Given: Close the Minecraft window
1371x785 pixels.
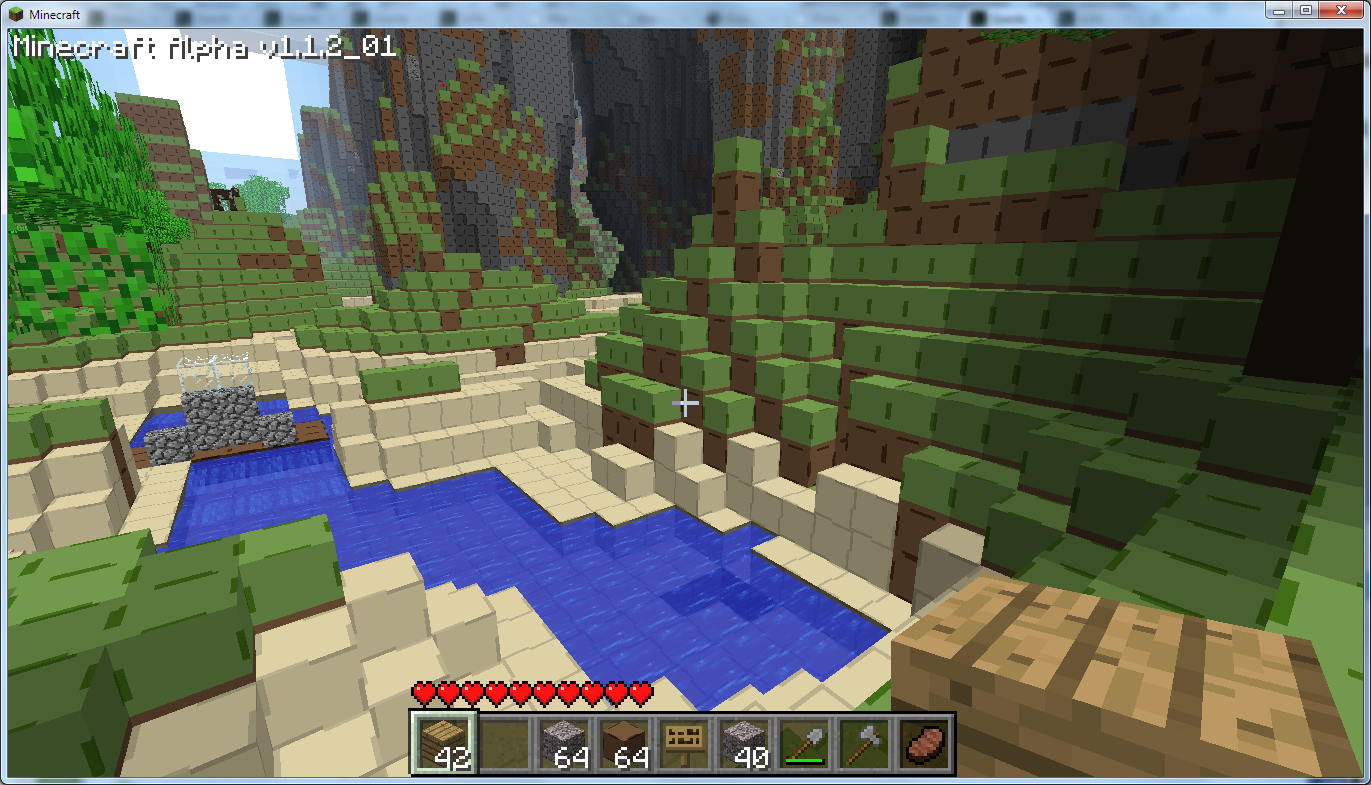Looking at the screenshot, I should (1341, 9).
